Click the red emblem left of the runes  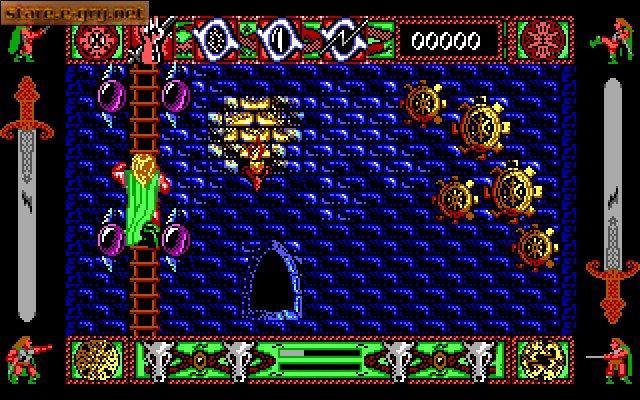click(95, 41)
